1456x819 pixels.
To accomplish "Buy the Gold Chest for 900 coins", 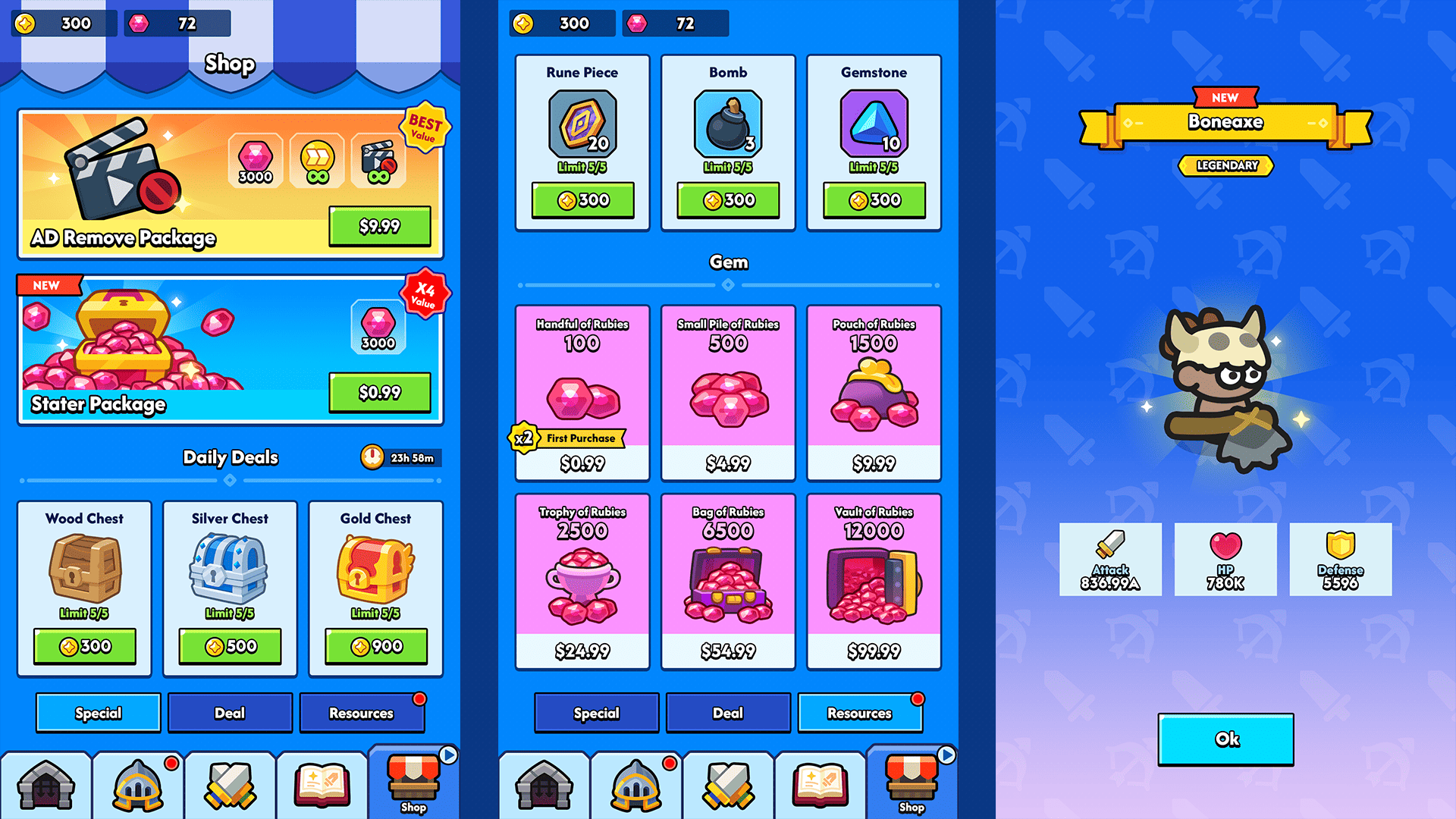I will click(376, 646).
